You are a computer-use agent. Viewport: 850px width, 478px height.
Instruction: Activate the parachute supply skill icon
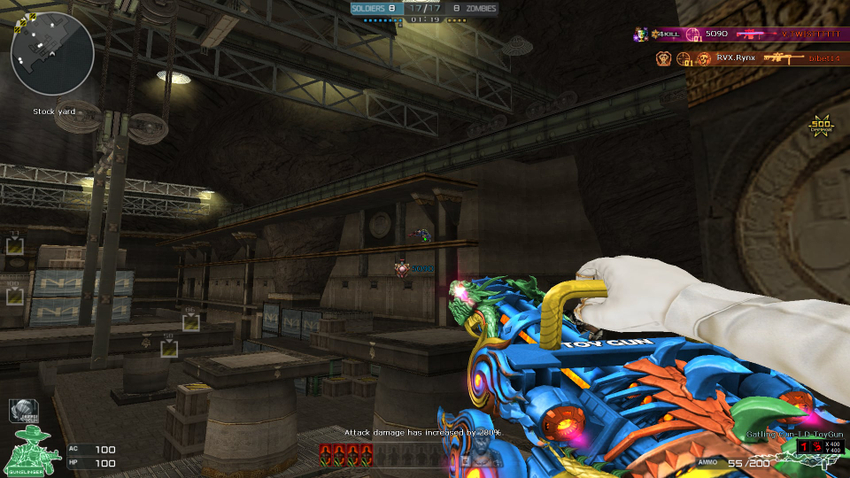(x=23, y=409)
